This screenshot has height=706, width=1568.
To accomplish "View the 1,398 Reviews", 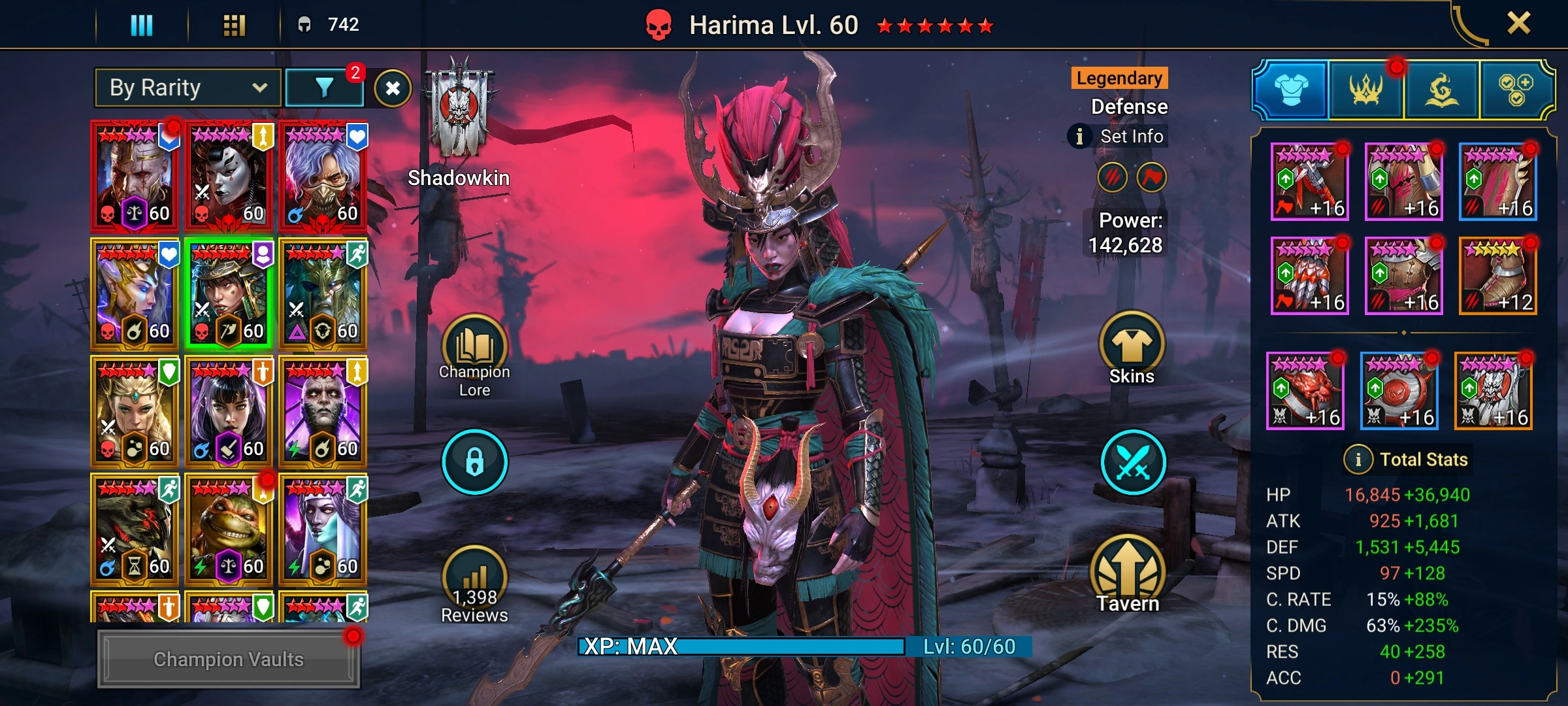I will [474, 585].
